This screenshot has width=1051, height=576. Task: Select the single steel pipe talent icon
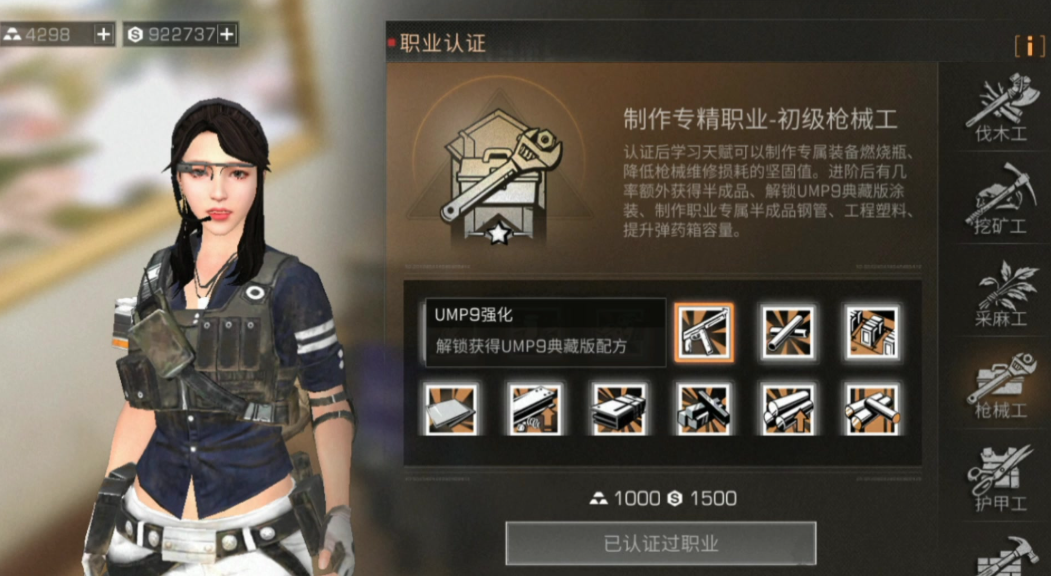click(x=788, y=332)
